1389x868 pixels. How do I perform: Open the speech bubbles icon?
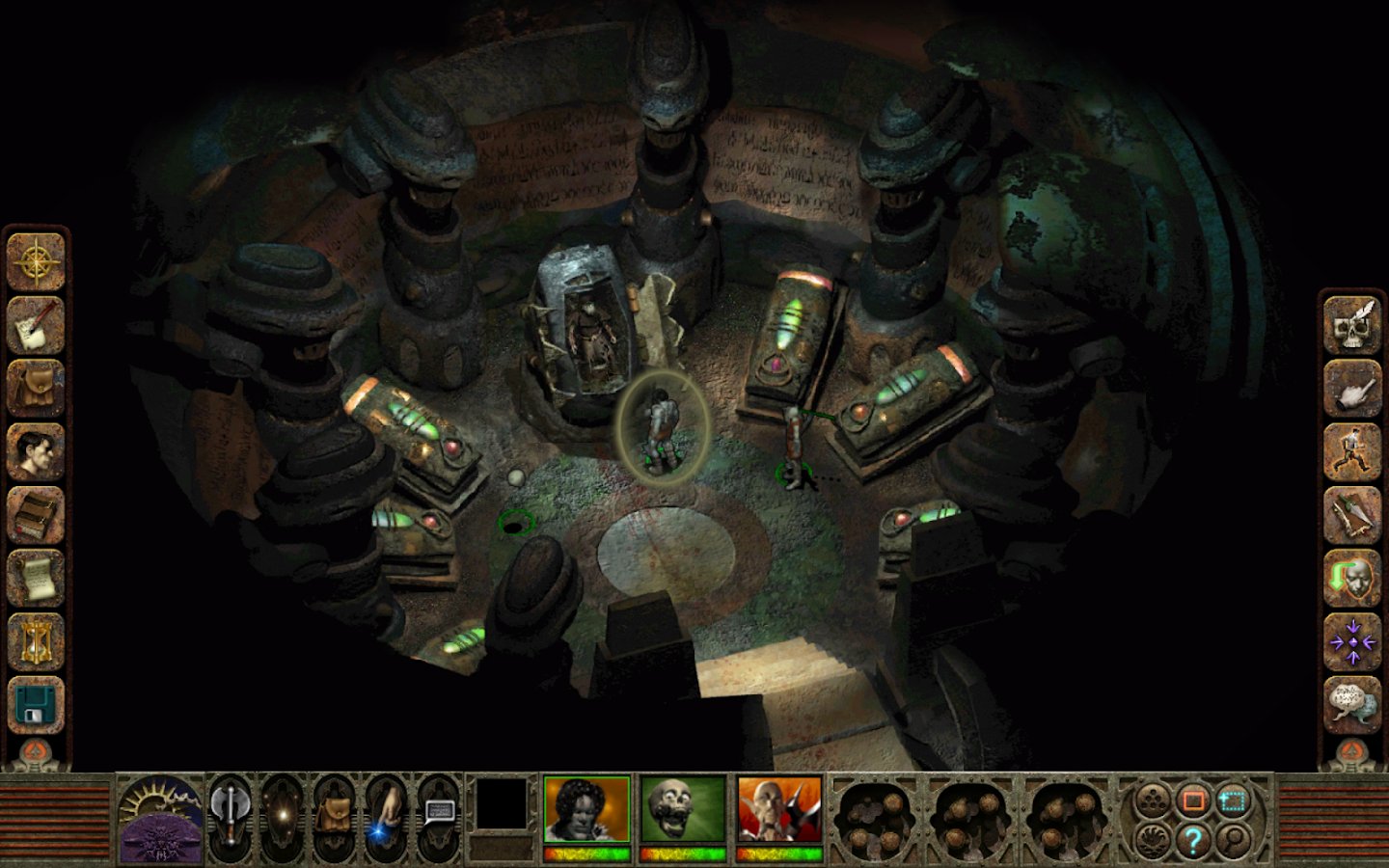pos(1352,702)
